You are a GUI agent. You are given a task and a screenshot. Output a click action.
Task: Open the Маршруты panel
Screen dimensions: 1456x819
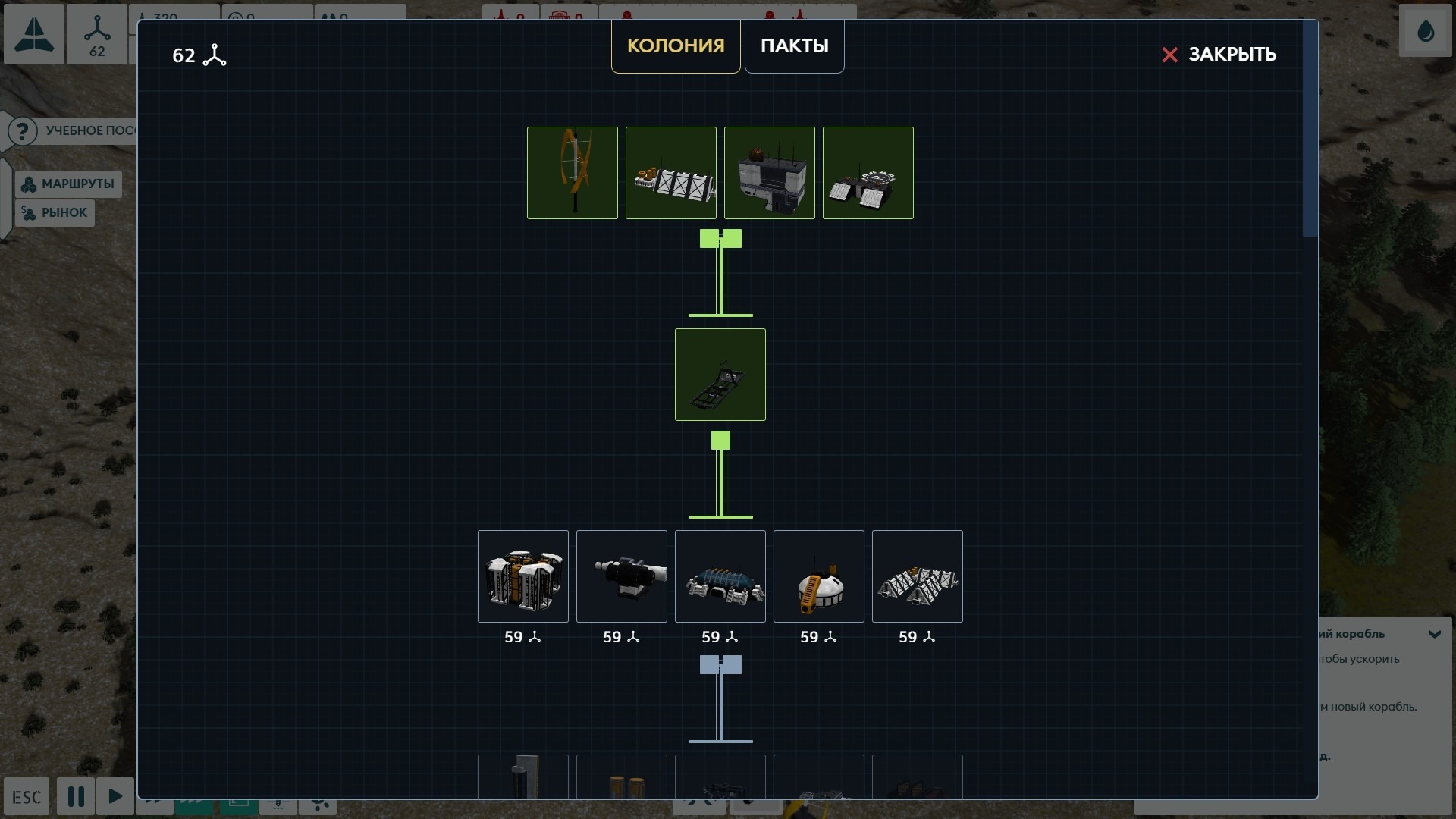point(68,184)
